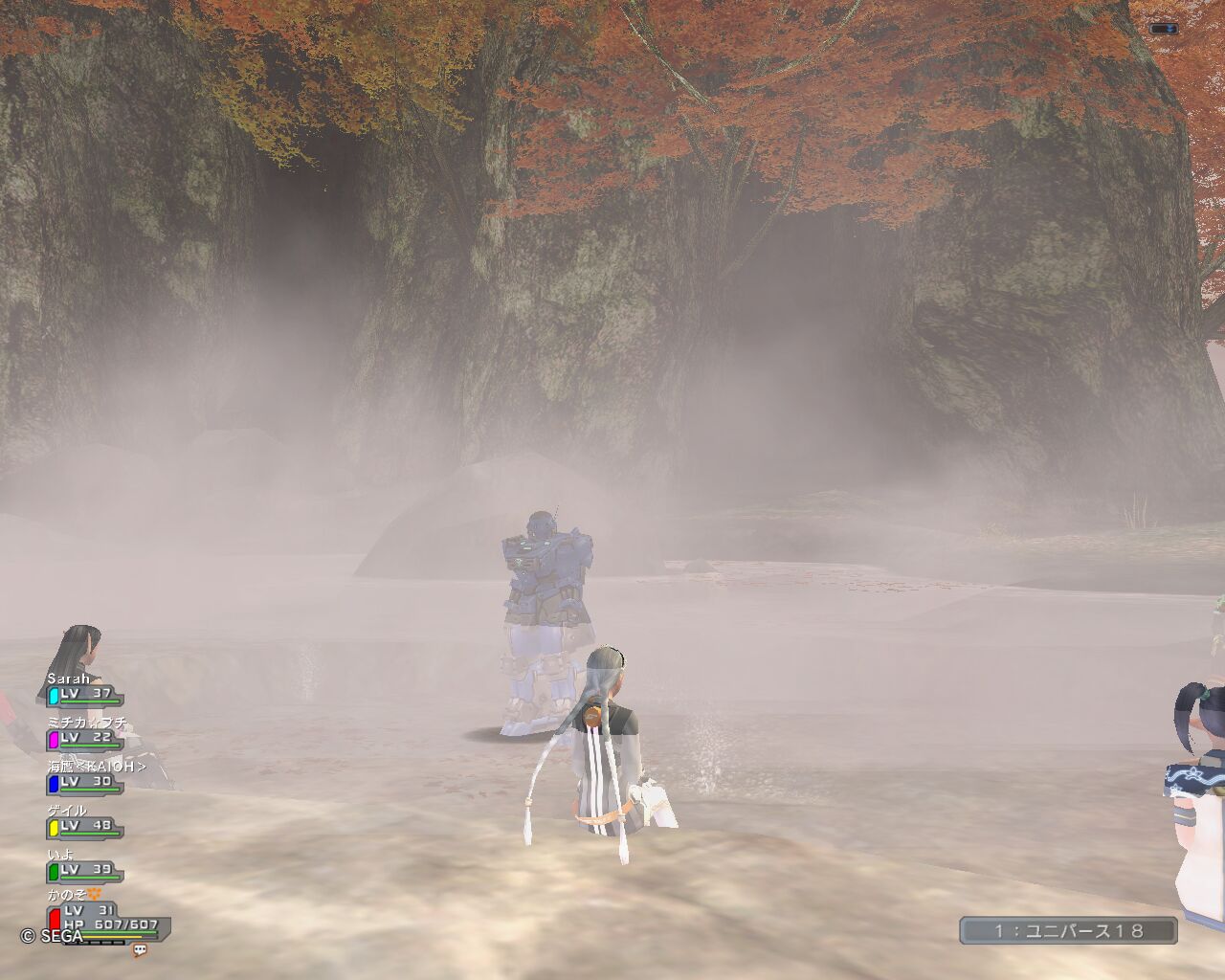The height and width of the screenshot is (980, 1225).
Task: Choose the level 48 party member ゲイル
Action: point(84,821)
